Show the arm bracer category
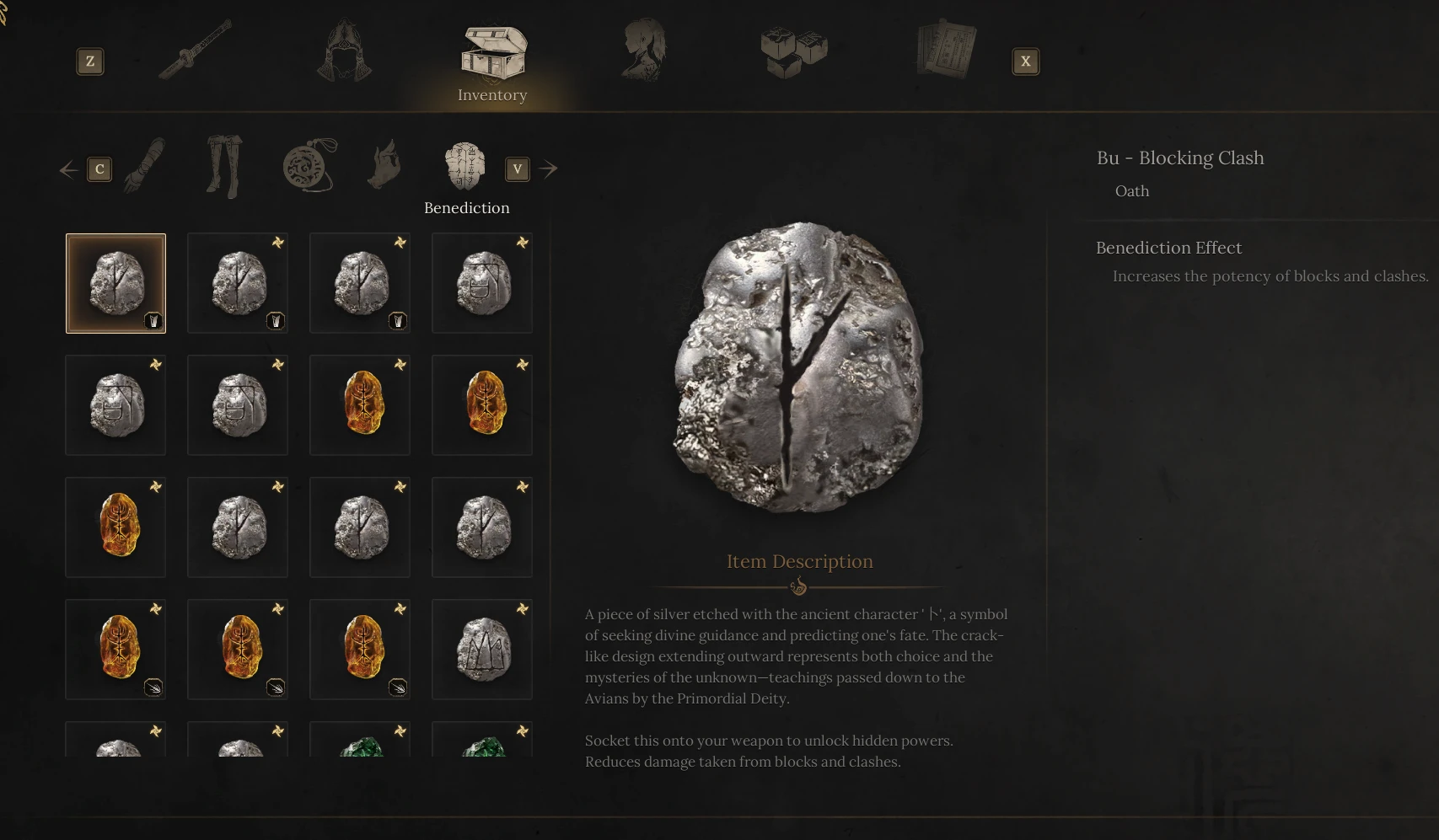Screen dimensions: 1439x840 coord(145,166)
